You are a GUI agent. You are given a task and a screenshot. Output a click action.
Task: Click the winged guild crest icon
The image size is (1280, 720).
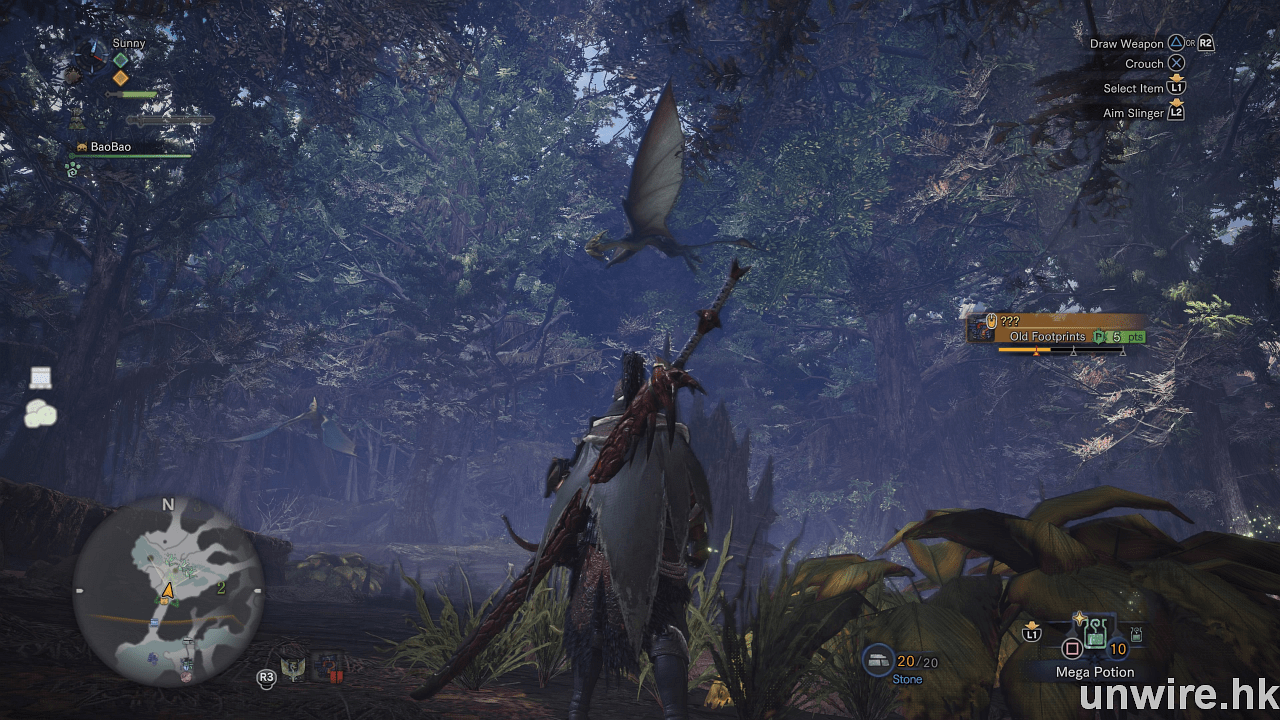295,667
